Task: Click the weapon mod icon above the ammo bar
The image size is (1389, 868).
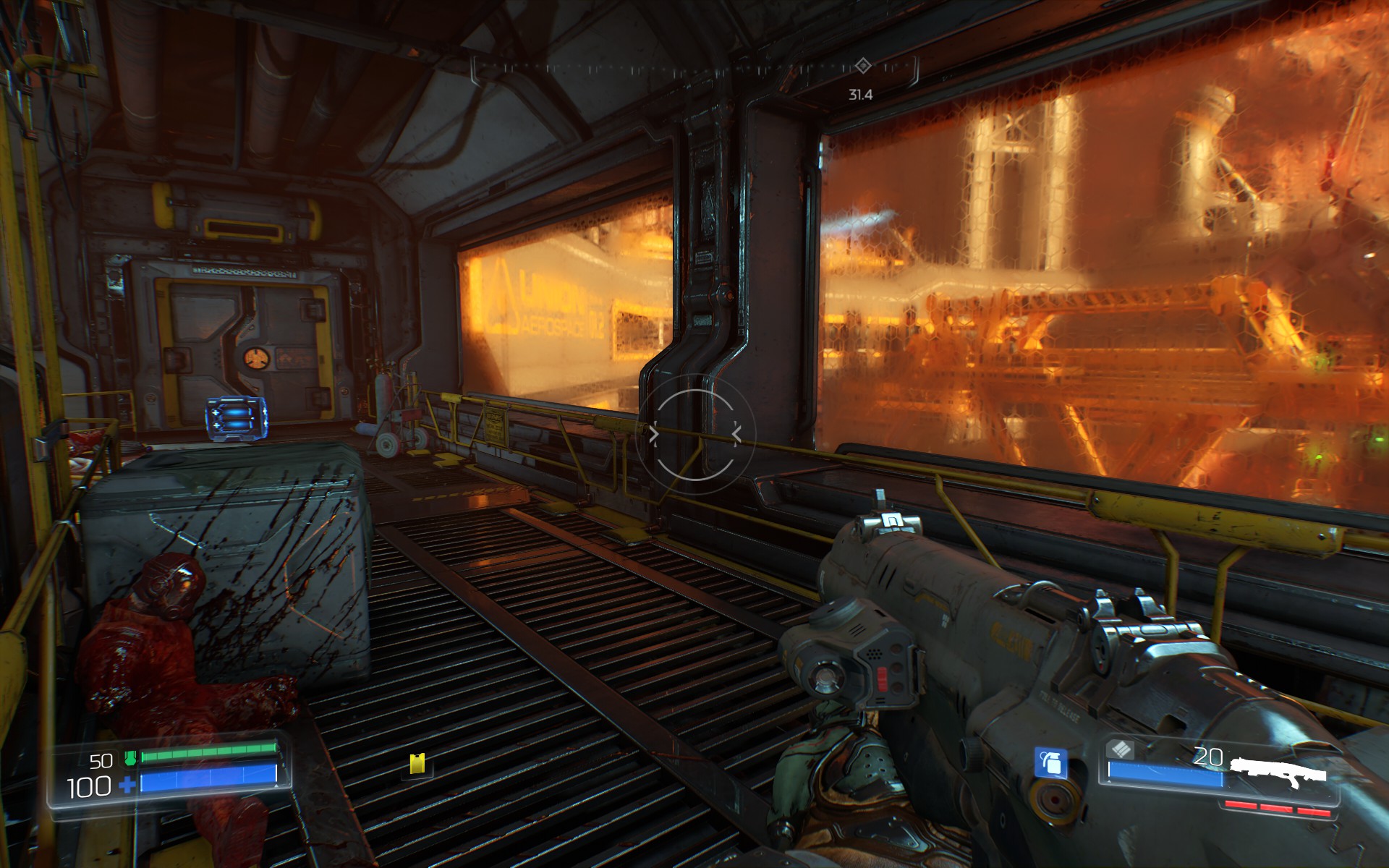Action: pos(1121,749)
